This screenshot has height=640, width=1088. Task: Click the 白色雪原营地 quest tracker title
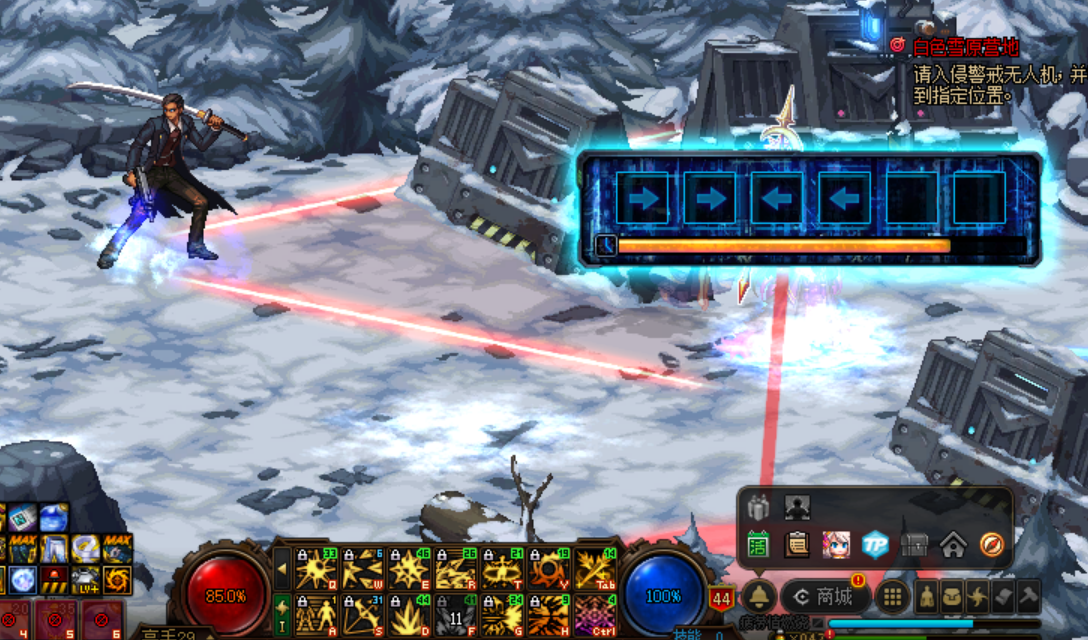965,46
